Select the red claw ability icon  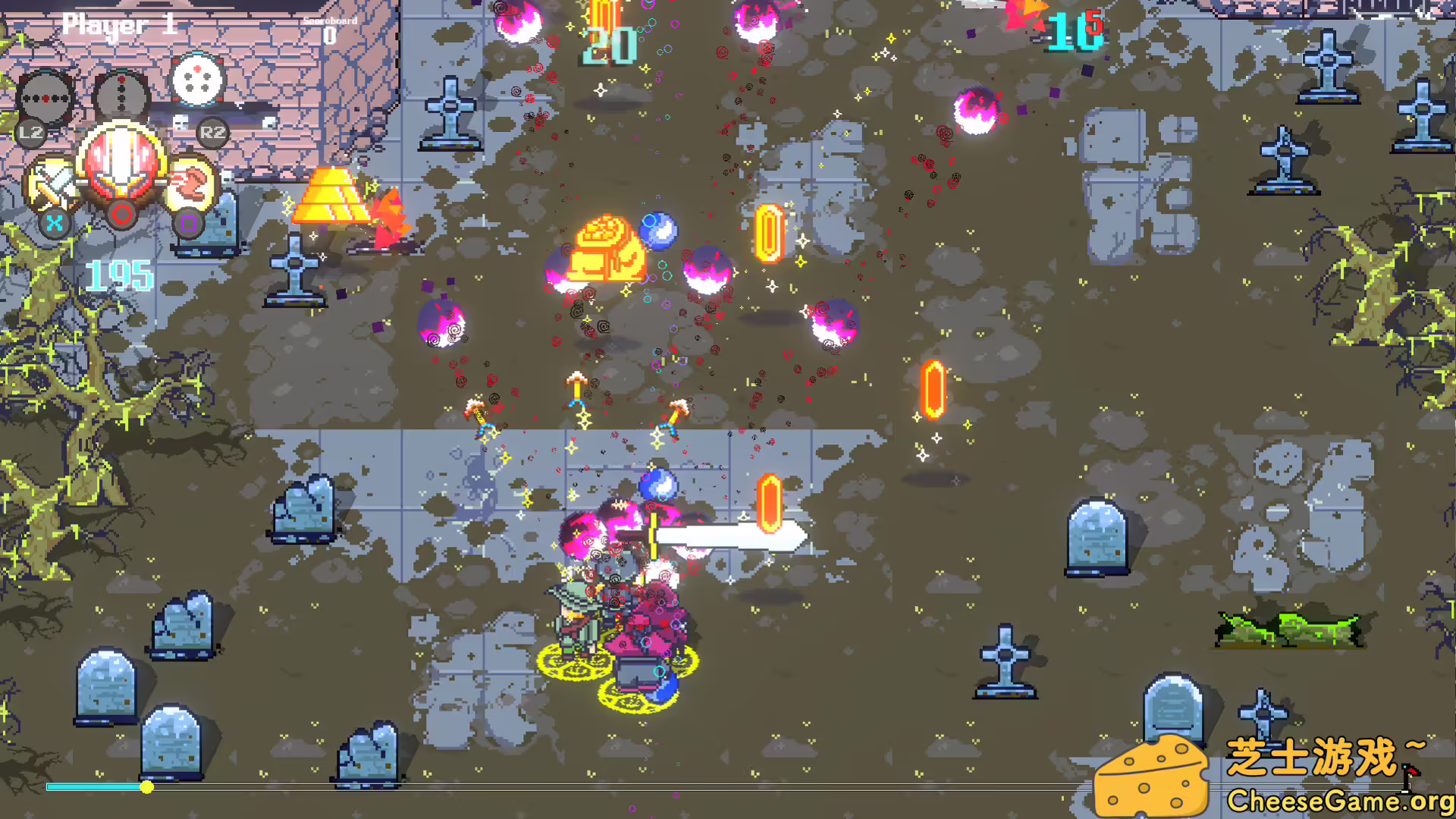click(x=193, y=180)
